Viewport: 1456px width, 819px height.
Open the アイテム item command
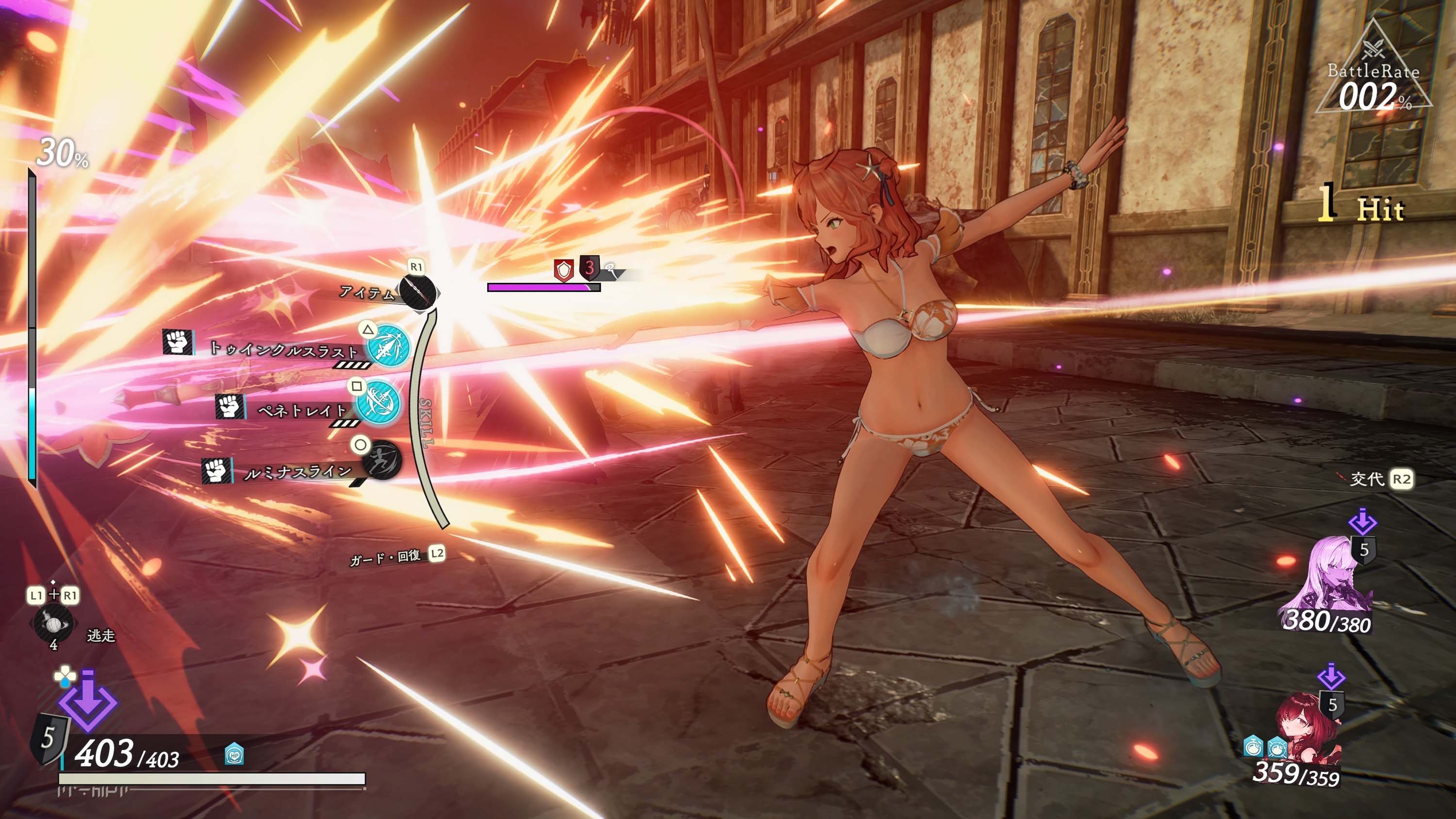click(418, 292)
